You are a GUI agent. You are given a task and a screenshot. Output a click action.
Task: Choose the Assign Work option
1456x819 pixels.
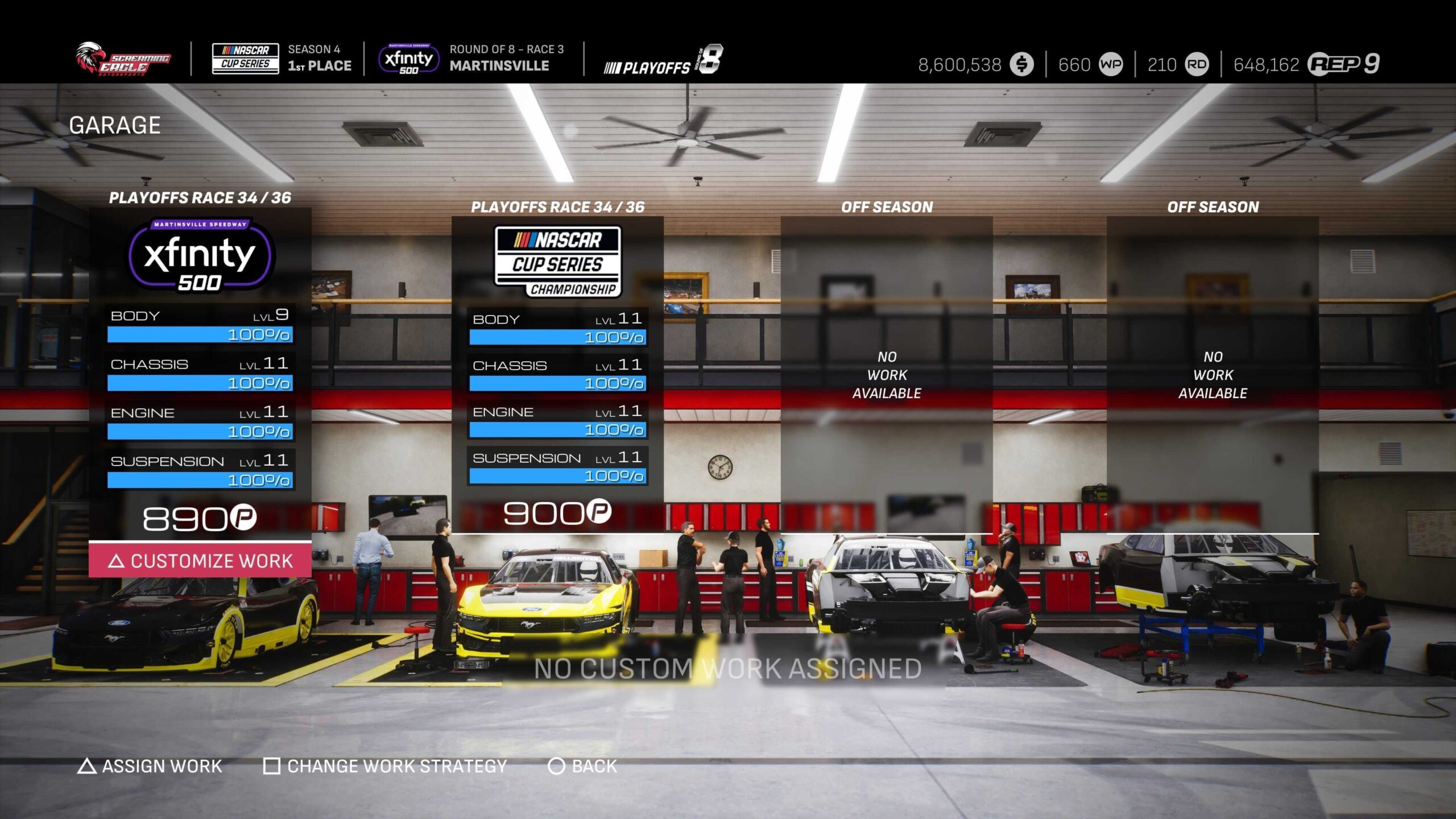150,766
